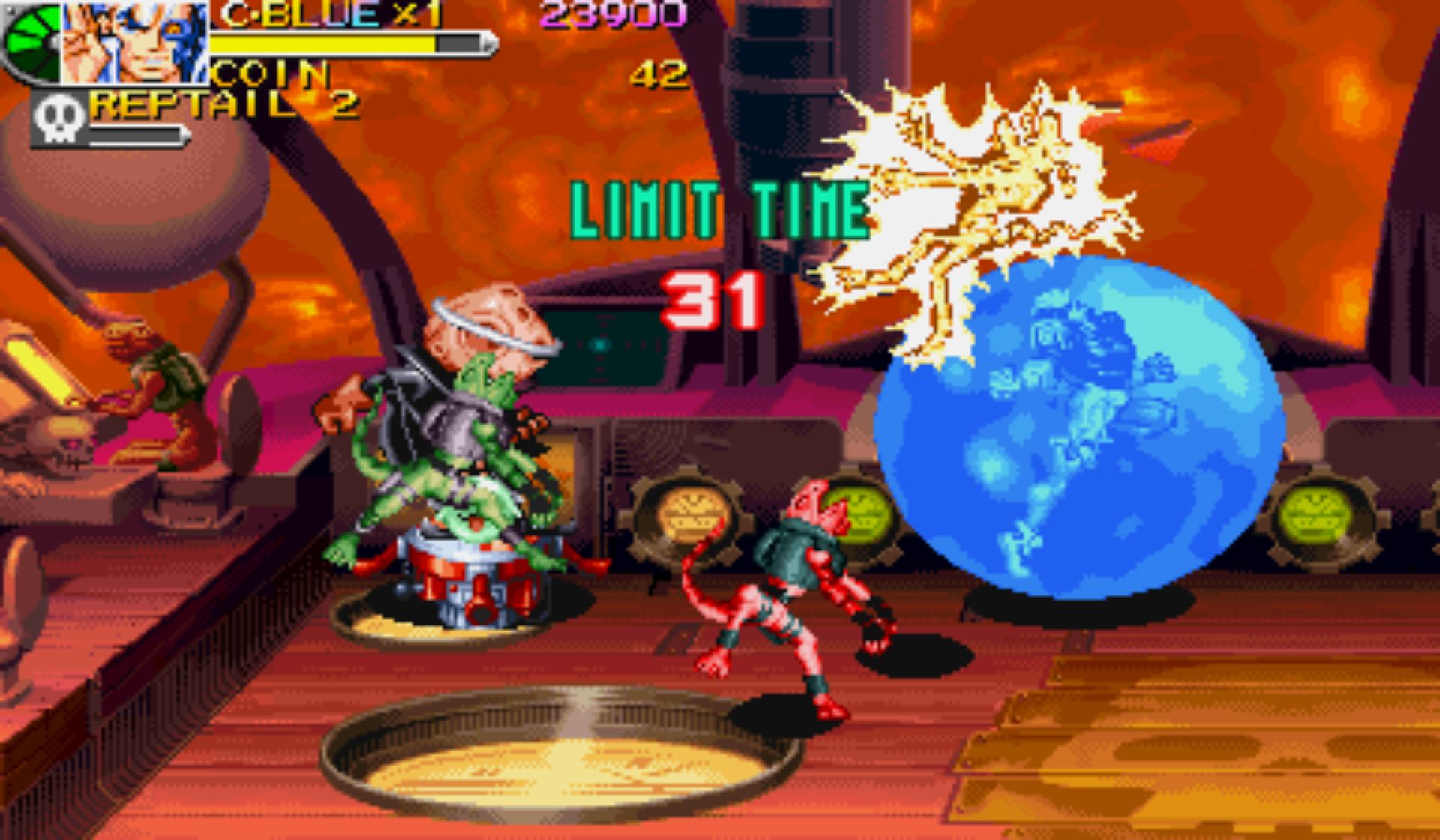1440x840 pixels.
Task: Click the green circular gauge icon
Action: [x=31, y=43]
